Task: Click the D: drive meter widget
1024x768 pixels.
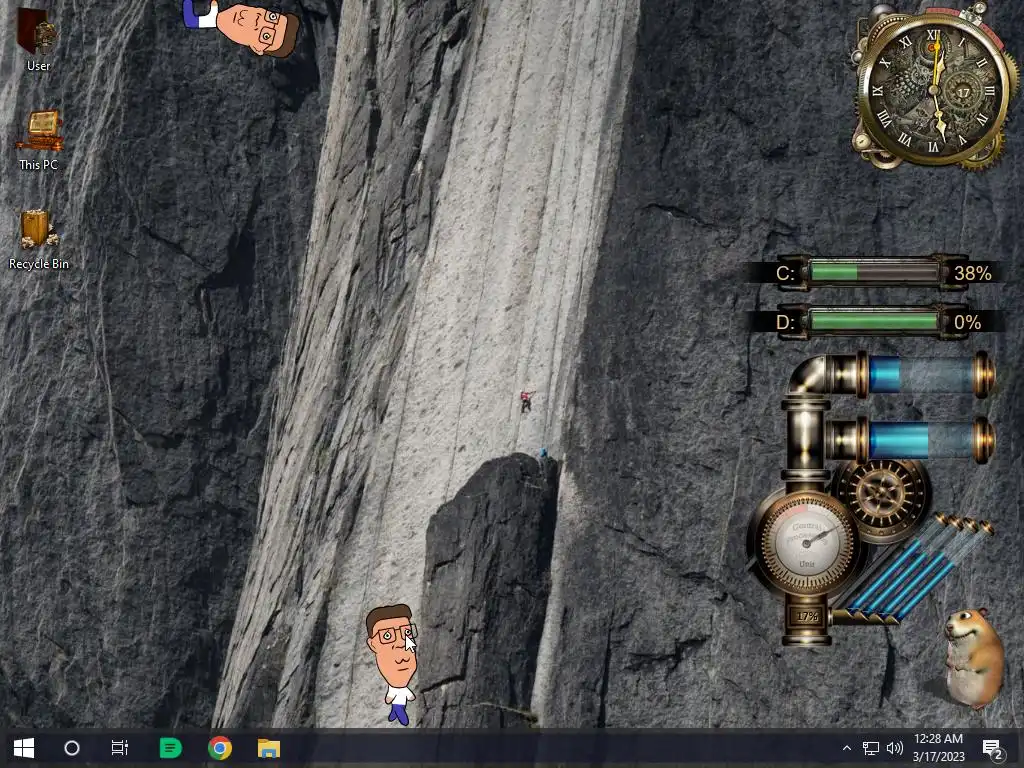Action: click(x=872, y=322)
